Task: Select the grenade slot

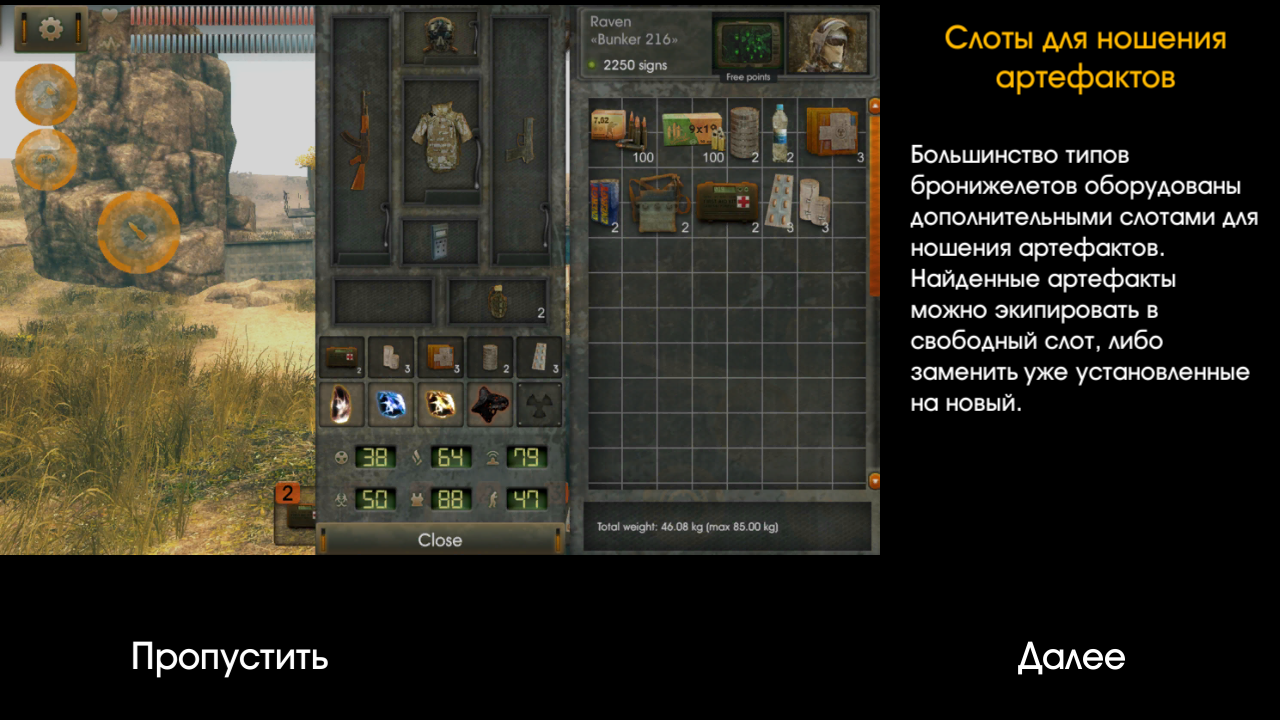Action: click(497, 301)
